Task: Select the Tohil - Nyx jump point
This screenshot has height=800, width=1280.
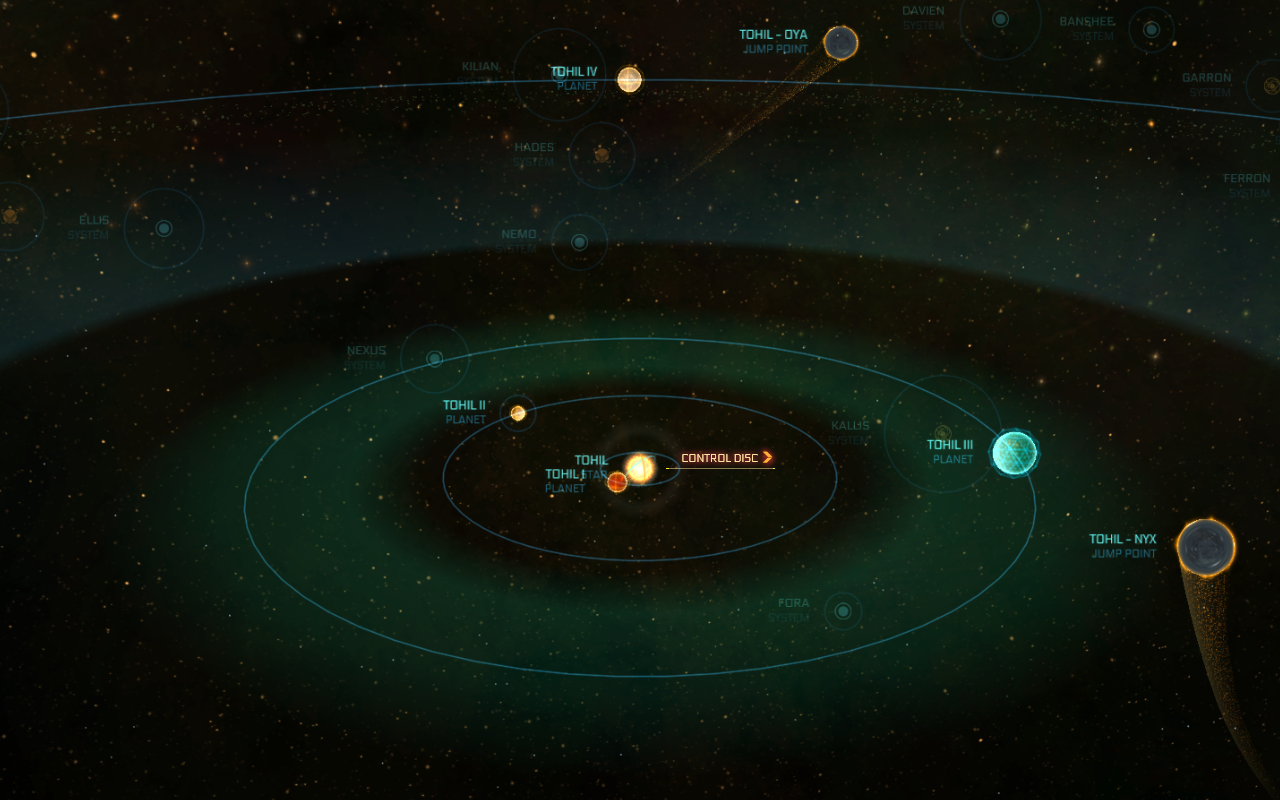Action: point(1205,547)
